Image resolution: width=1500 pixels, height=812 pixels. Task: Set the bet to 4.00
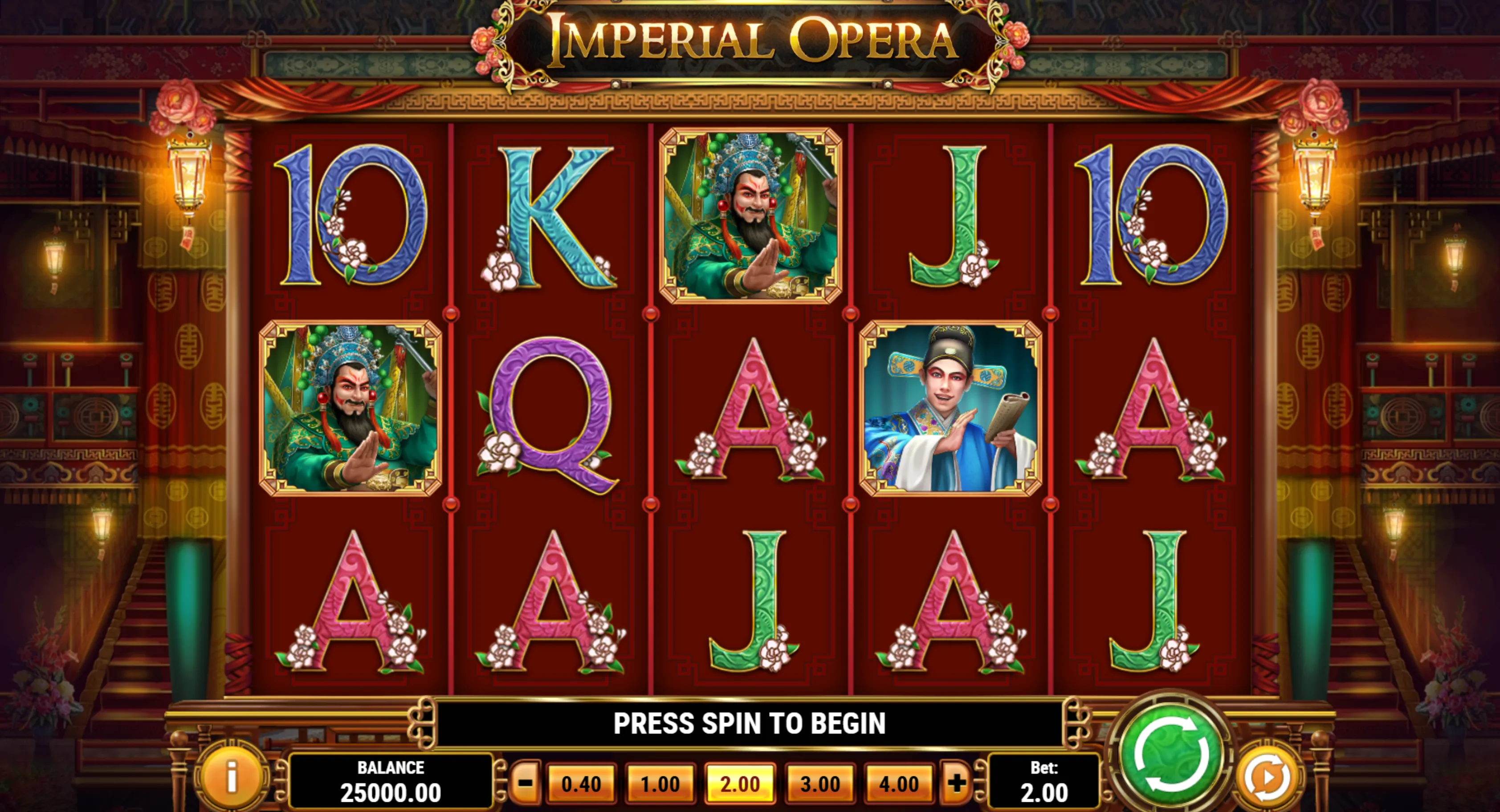[899, 784]
